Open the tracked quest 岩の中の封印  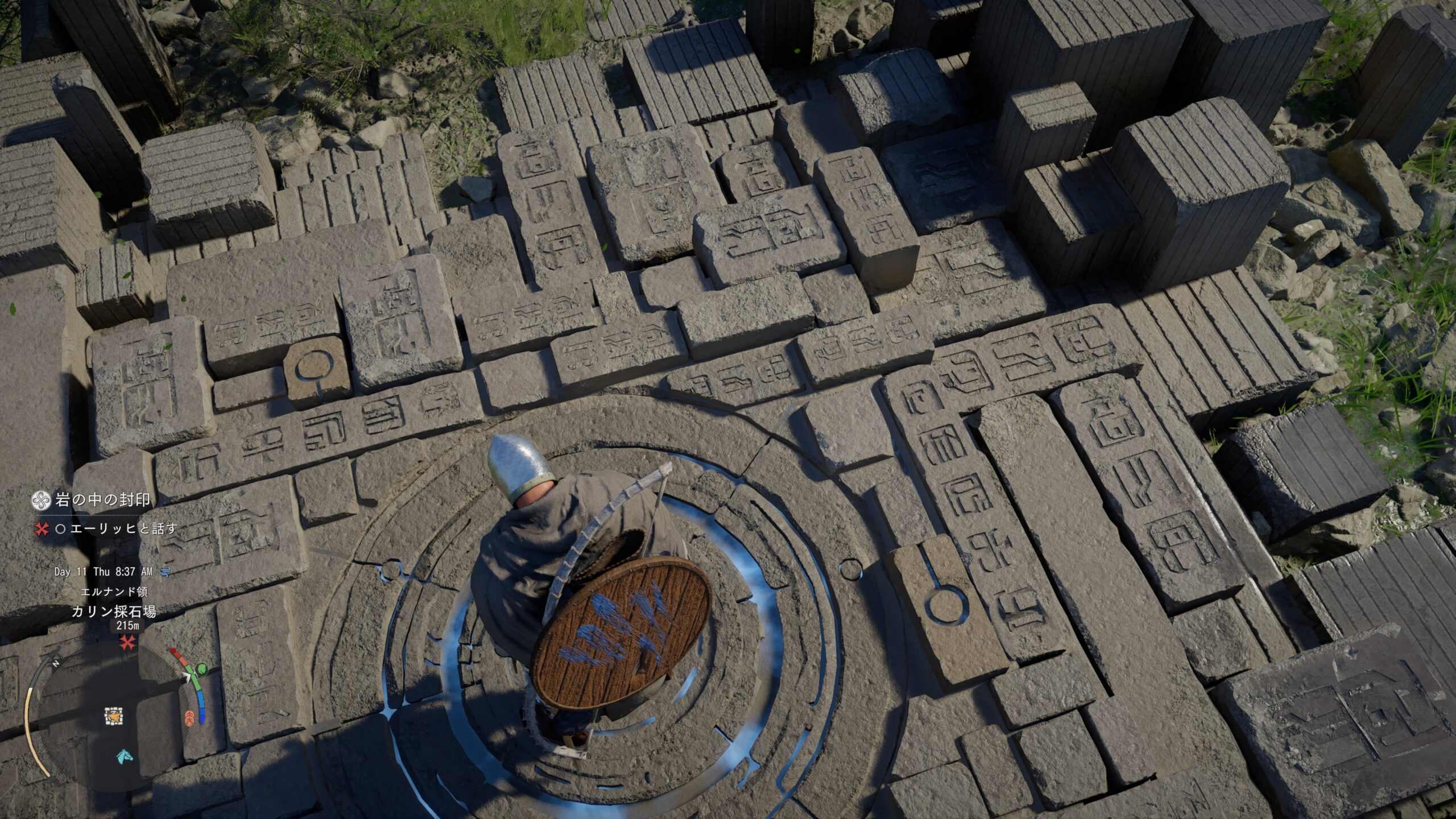103,500
